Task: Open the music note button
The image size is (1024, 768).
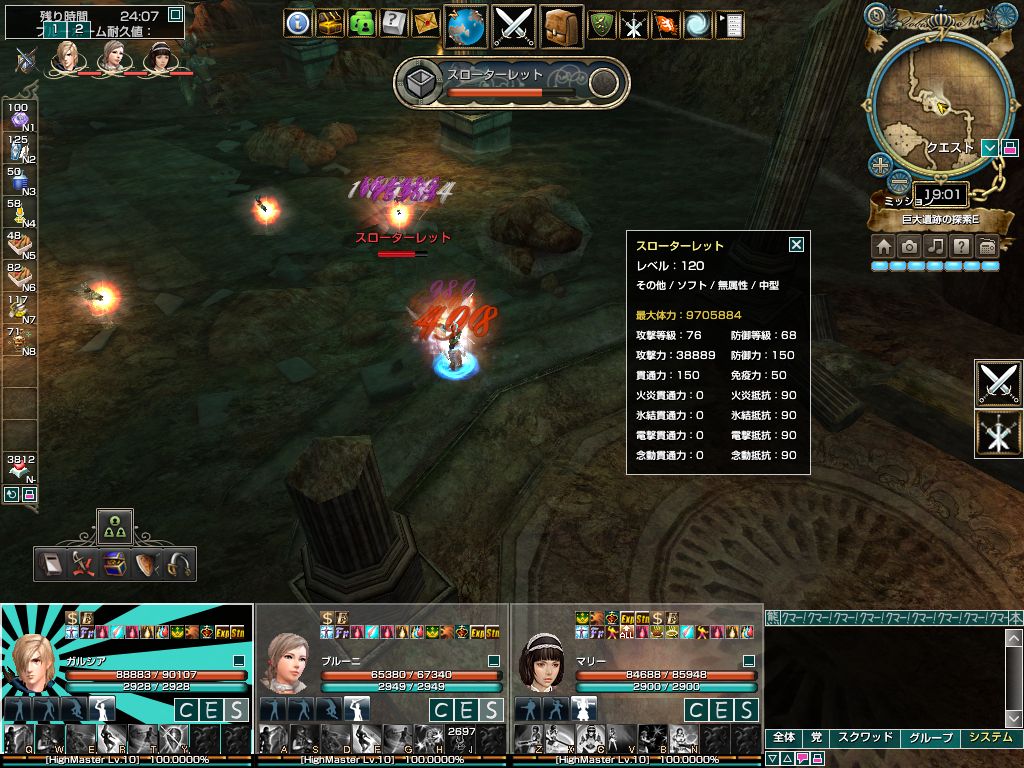Action: coord(935,246)
